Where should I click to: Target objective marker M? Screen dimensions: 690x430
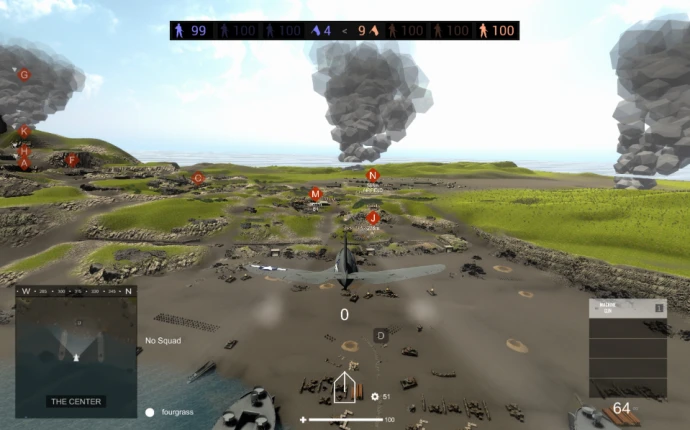pos(316,194)
